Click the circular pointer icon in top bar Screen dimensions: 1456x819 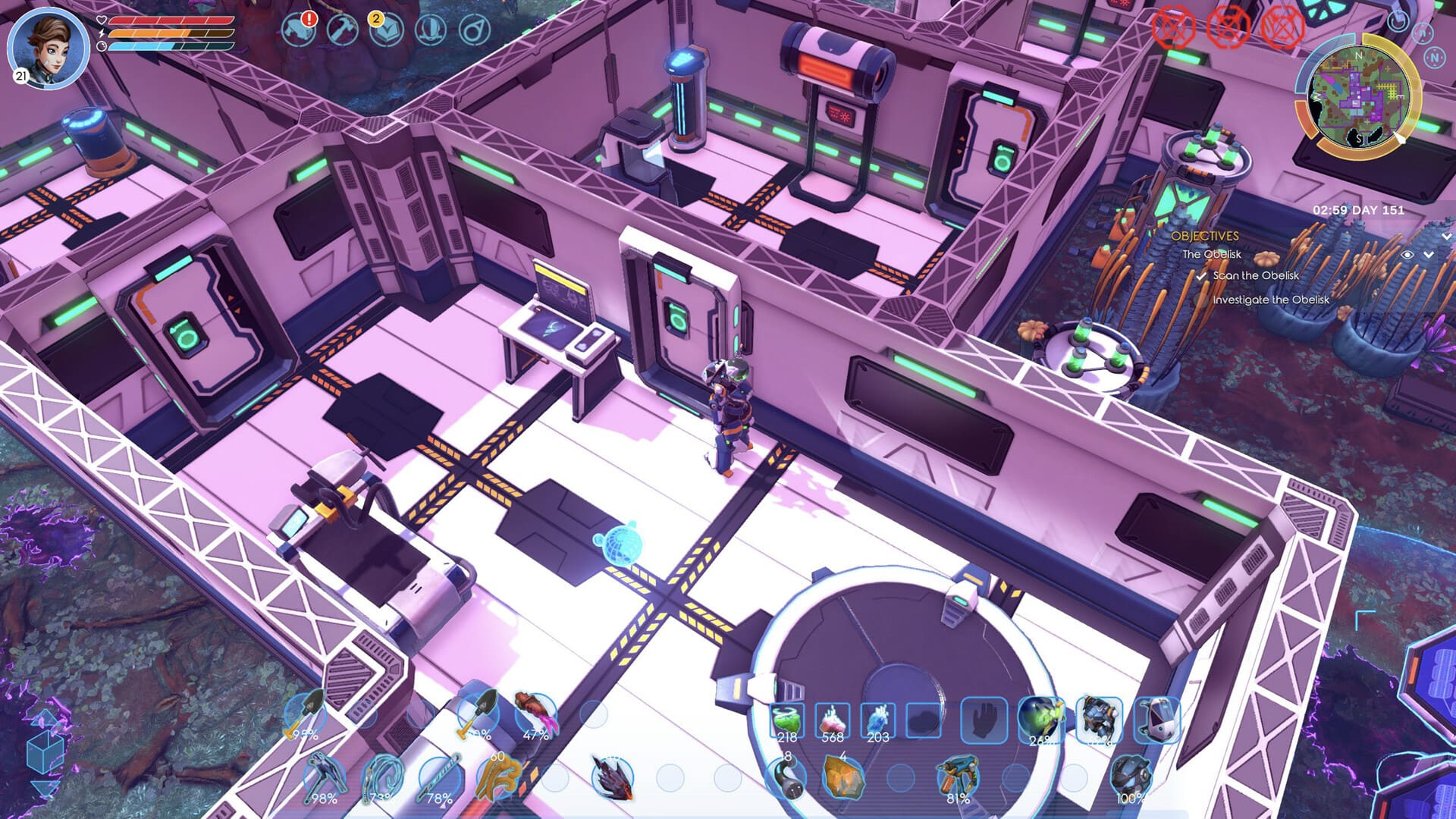pyautogui.click(x=475, y=30)
